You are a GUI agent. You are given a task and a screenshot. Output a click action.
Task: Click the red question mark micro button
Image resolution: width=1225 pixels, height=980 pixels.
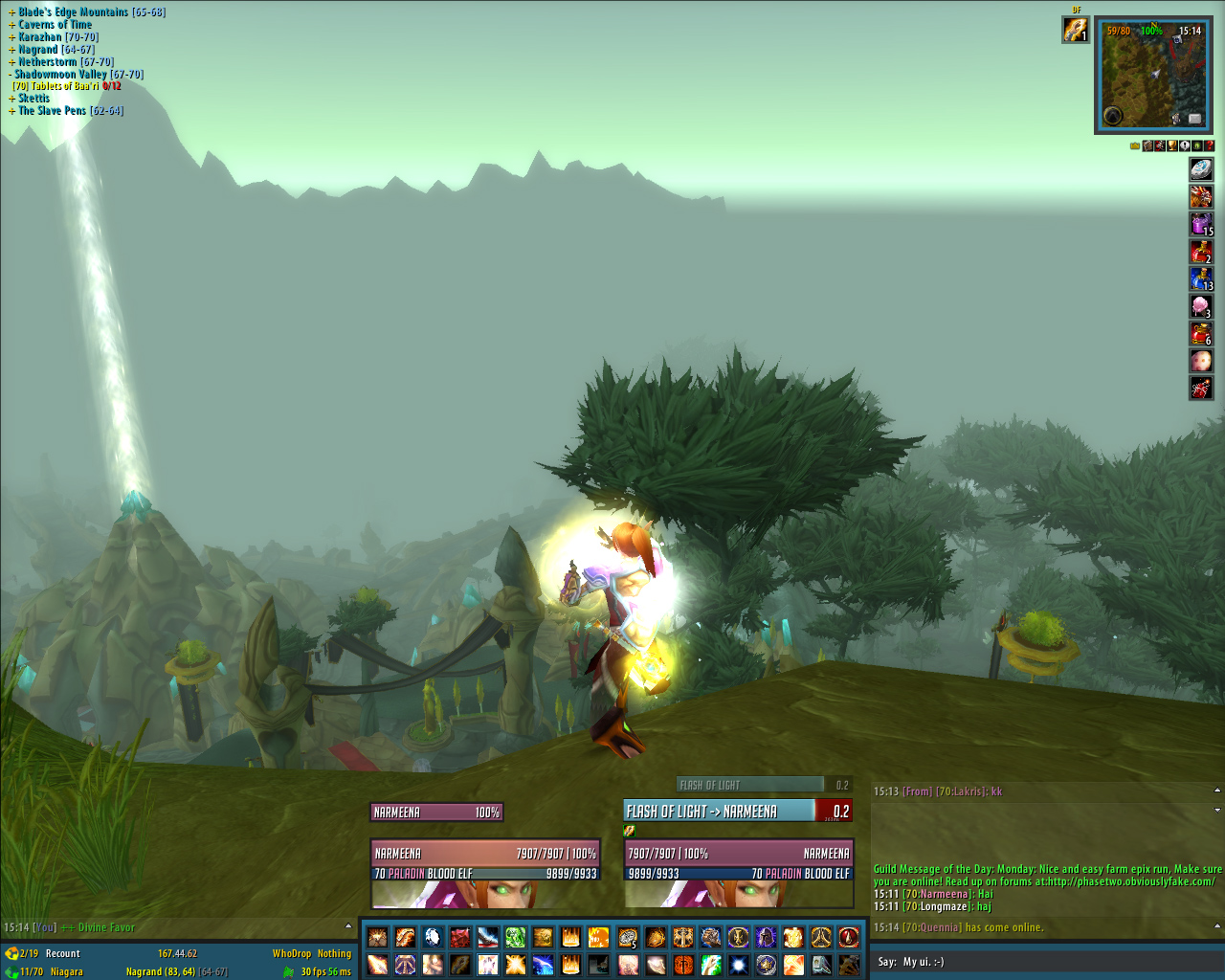(1210, 145)
